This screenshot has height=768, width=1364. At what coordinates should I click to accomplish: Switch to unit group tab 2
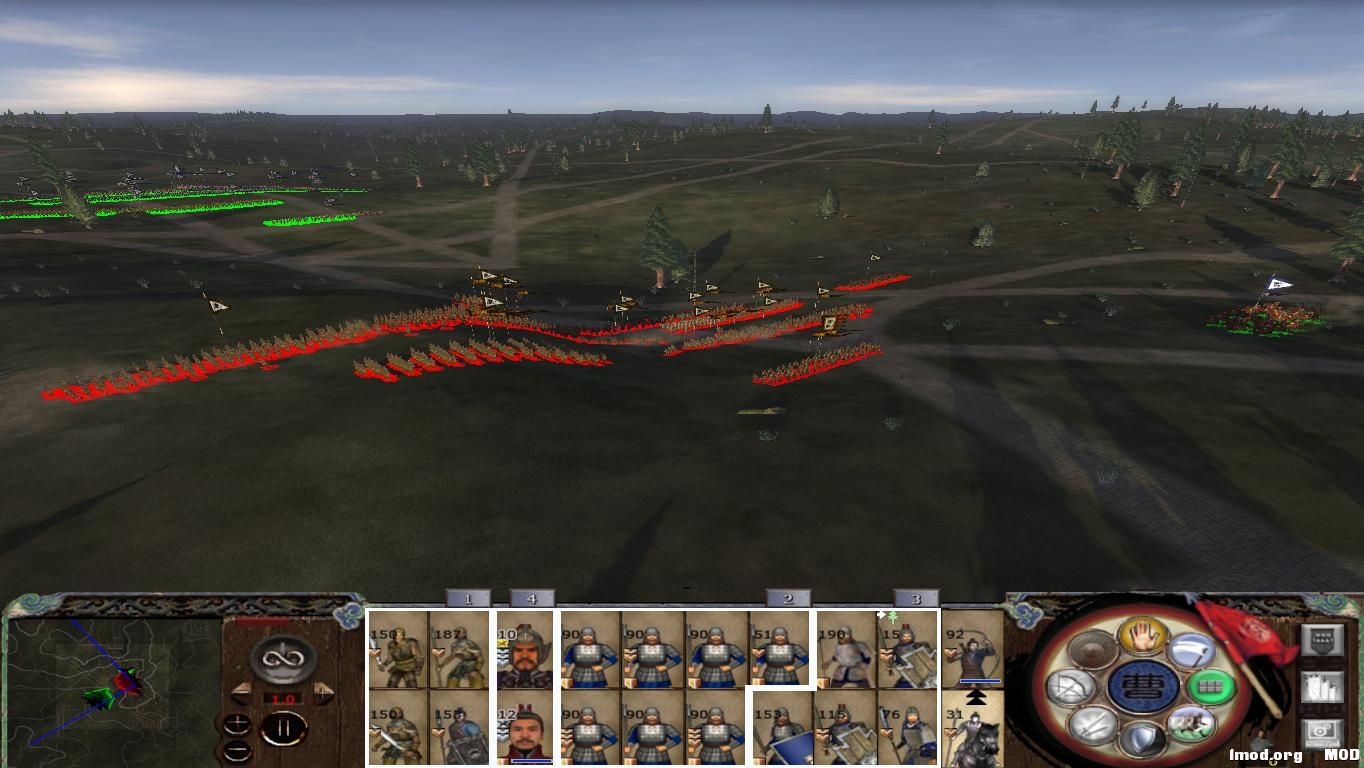point(788,598)
